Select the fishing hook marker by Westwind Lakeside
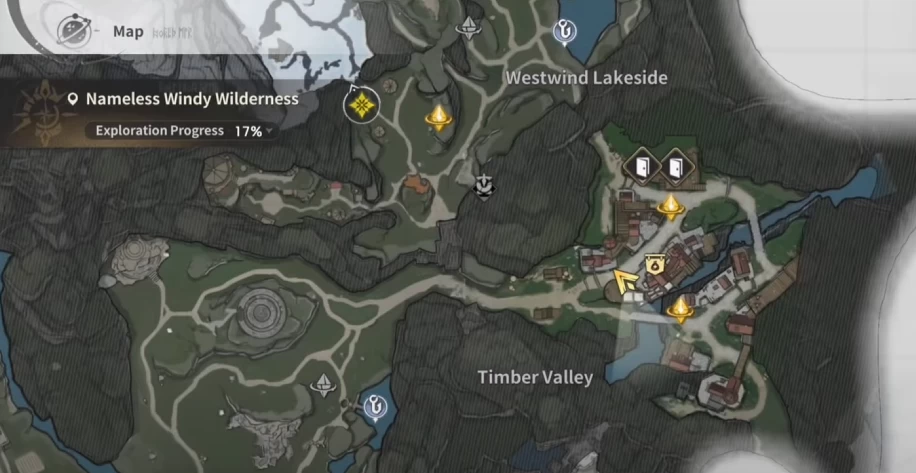This screenshot has width=916, height=473. (564, 34)
